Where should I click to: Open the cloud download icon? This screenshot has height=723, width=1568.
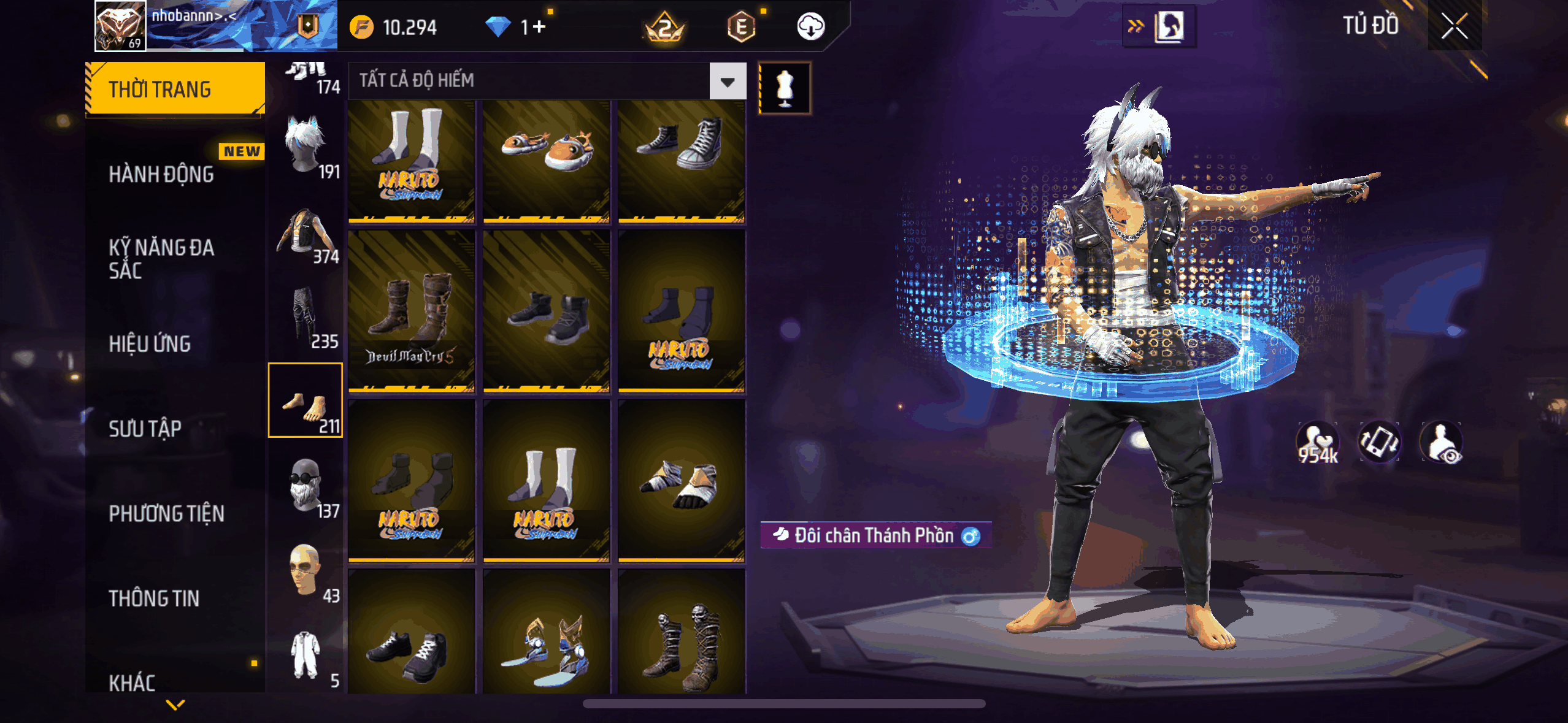pyautogui.click(x=810, y=27)
